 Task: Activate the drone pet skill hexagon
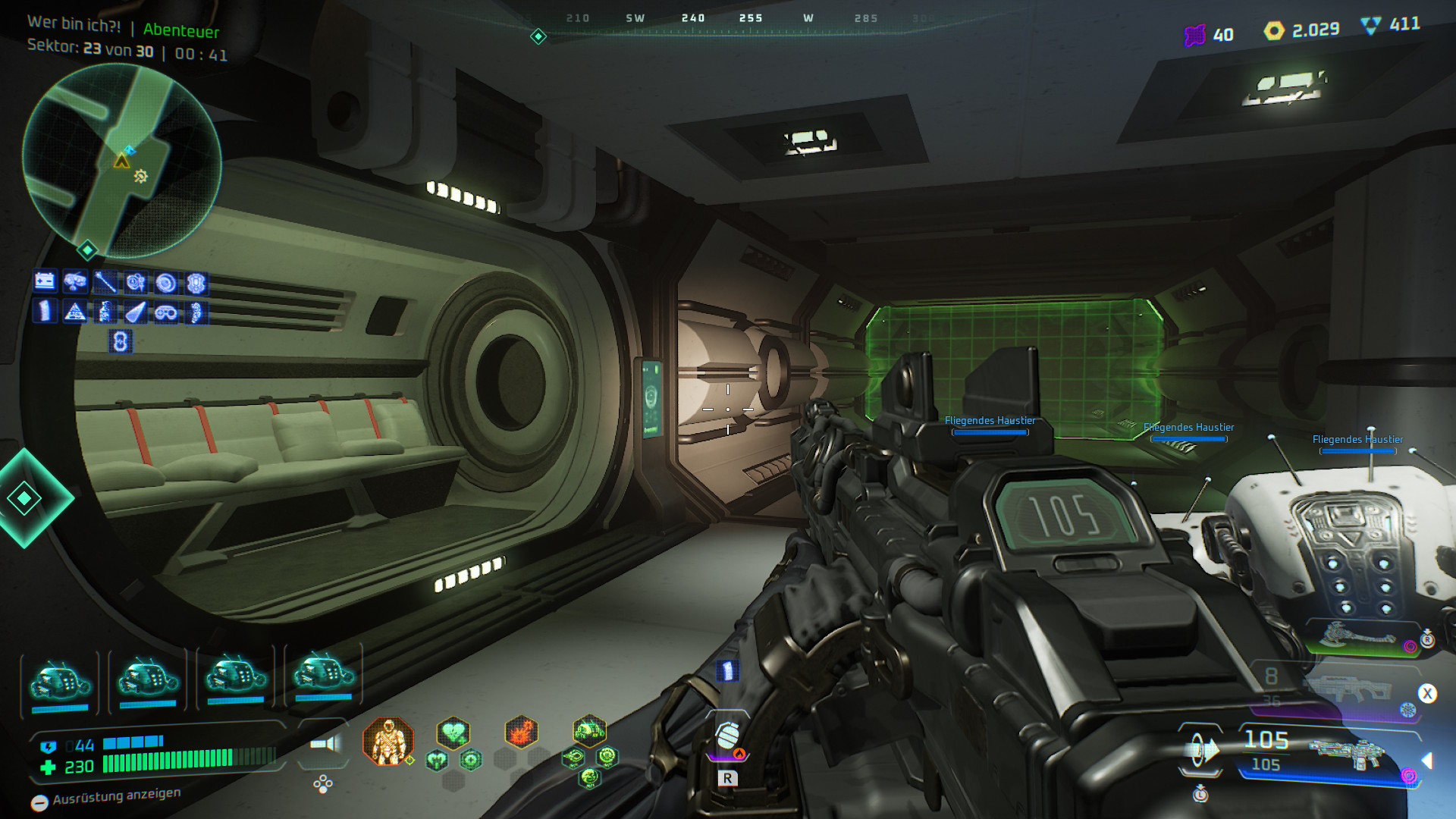589,732
